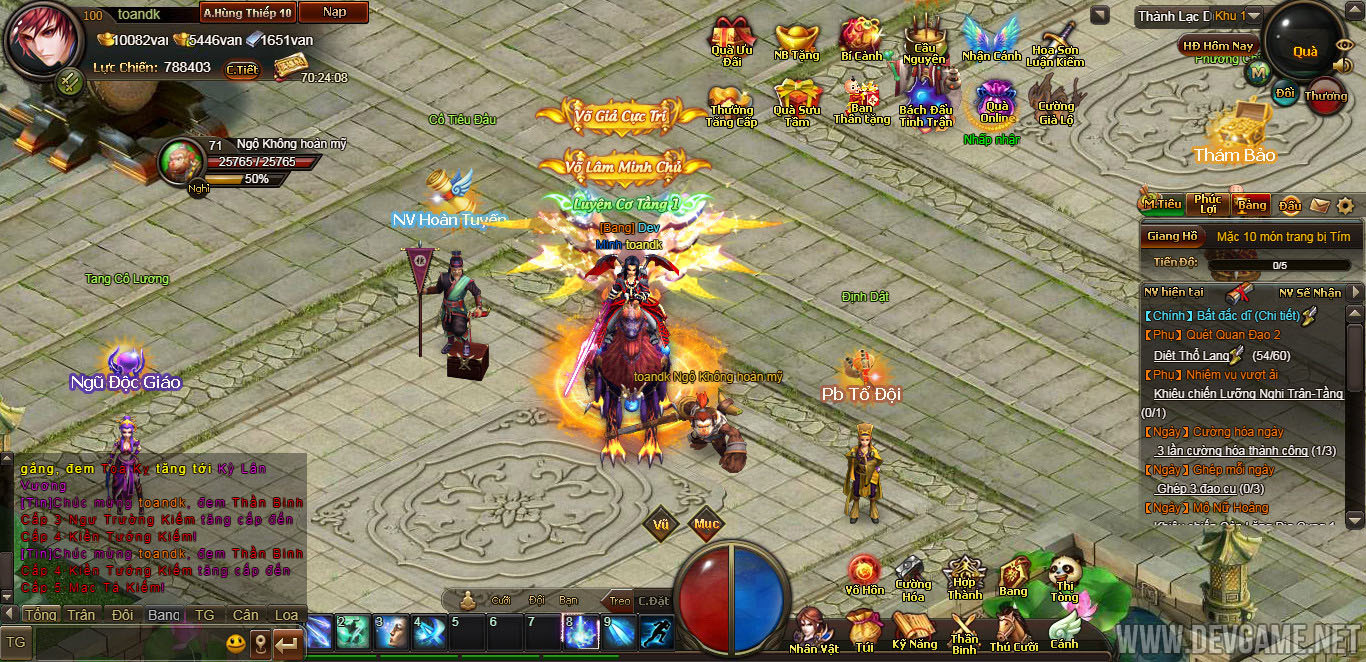
Task: Activate the skill in hotbar slot 3
Action: click(x=394, y=632)
